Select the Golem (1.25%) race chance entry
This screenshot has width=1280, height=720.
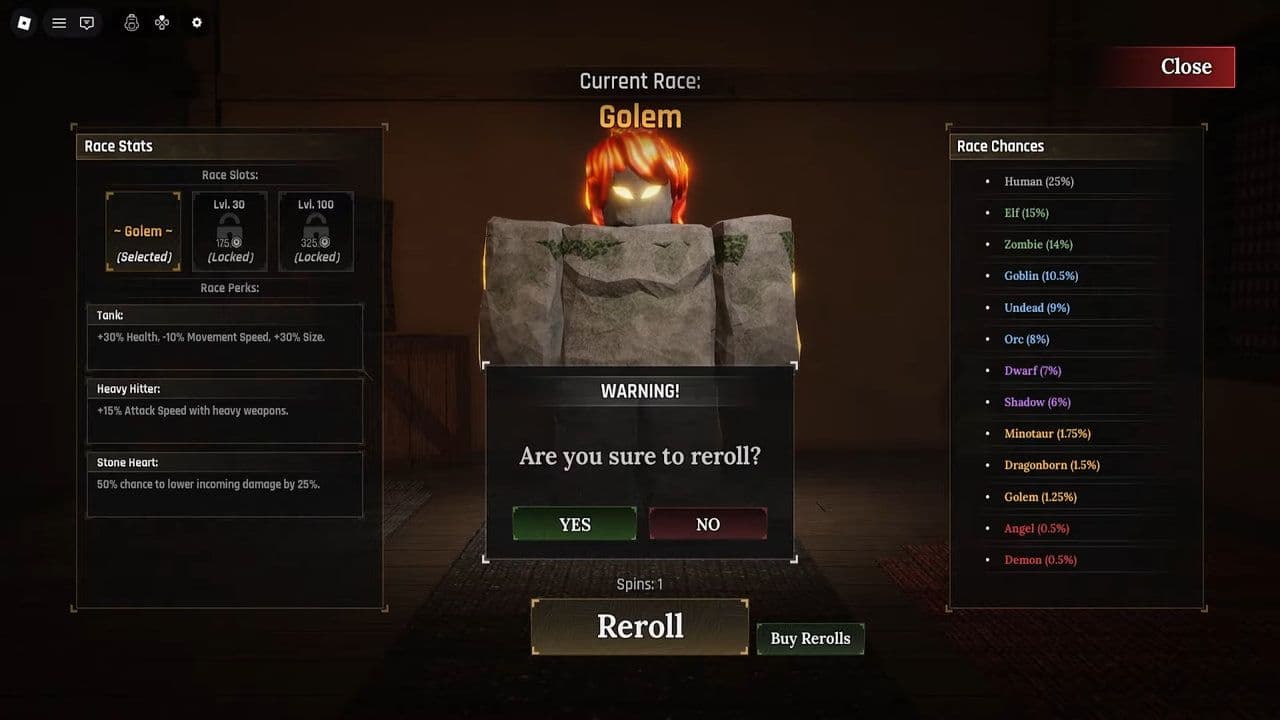[x=1042, y=496]
